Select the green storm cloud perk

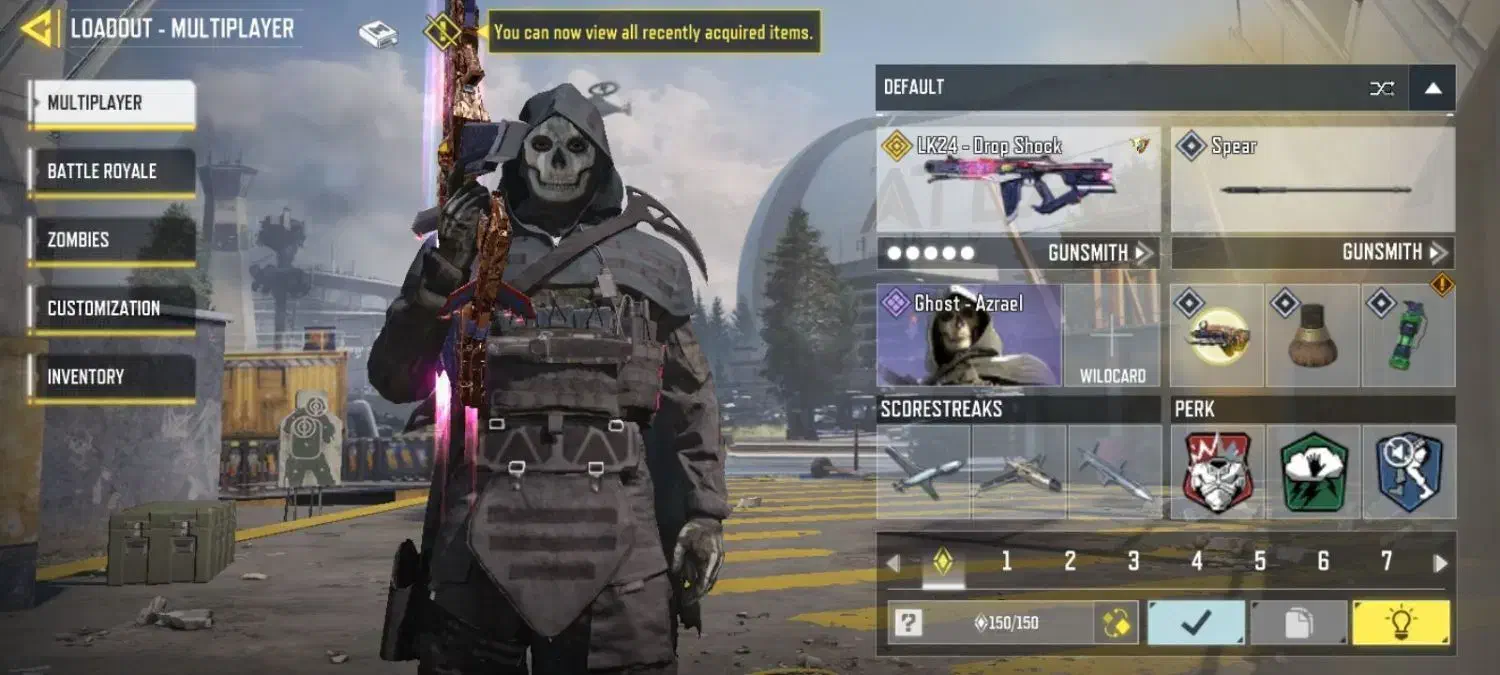click(x=1313, y=472)
